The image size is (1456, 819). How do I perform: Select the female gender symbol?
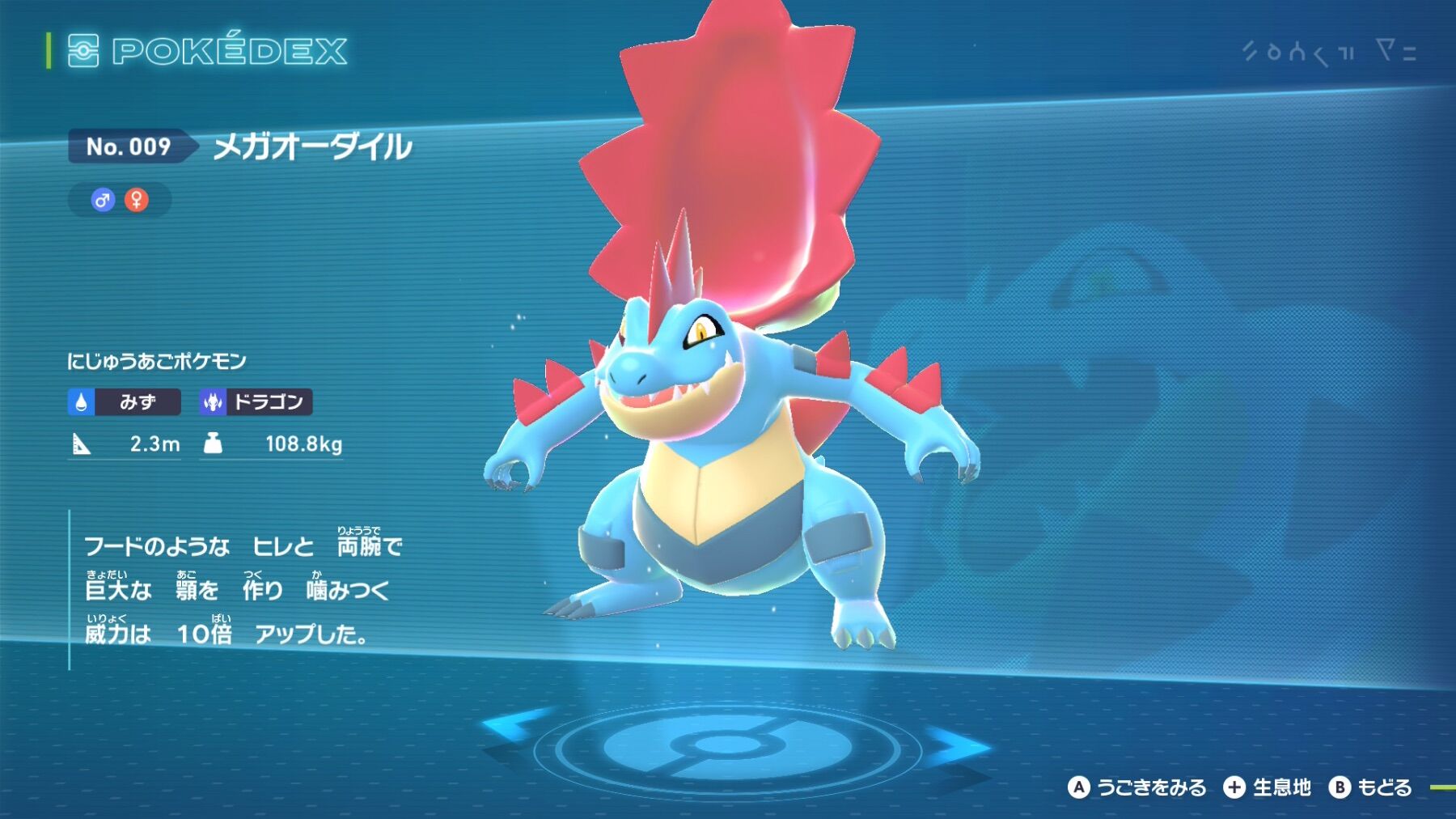(137, 200)
